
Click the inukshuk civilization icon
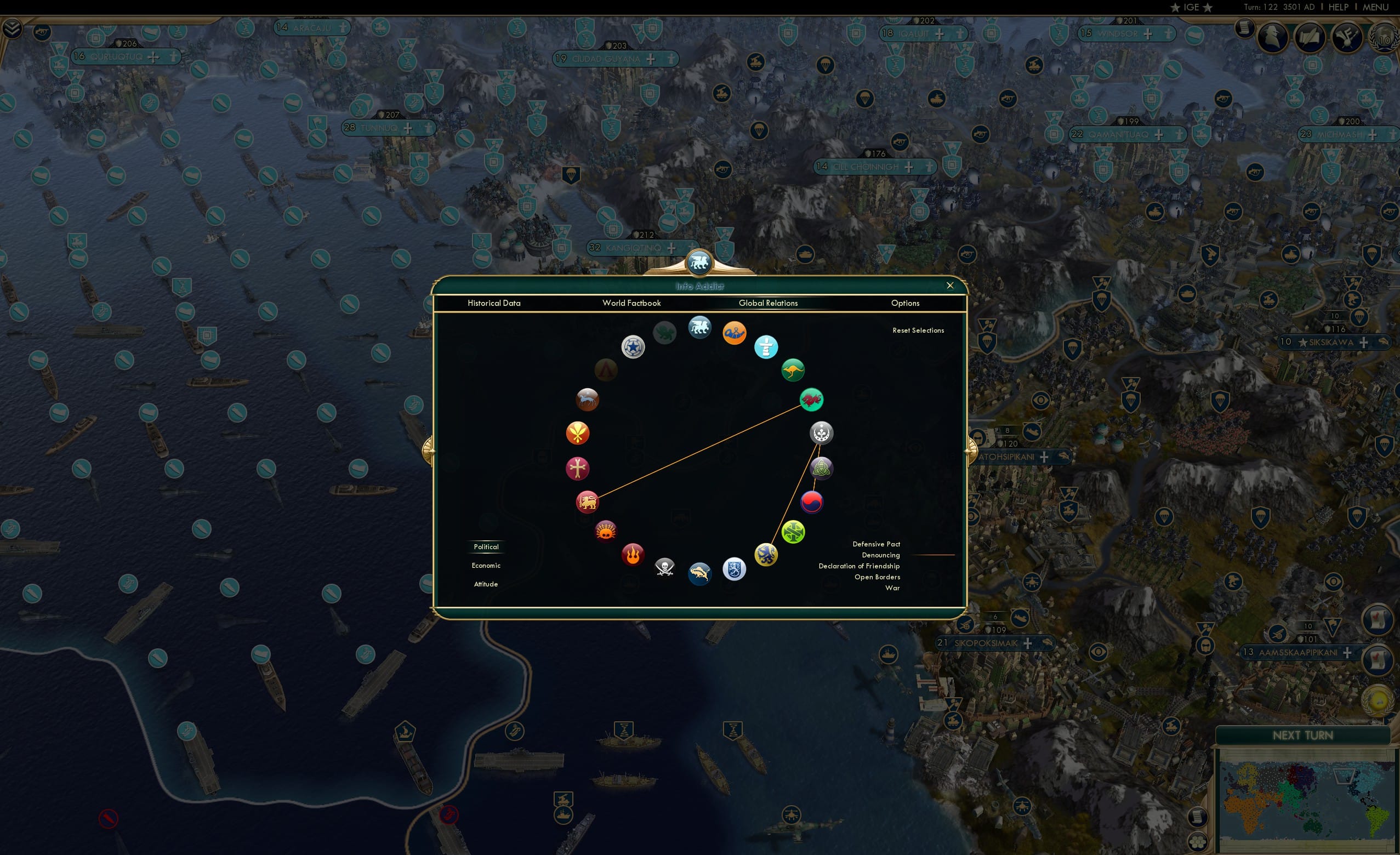point(767,347)
